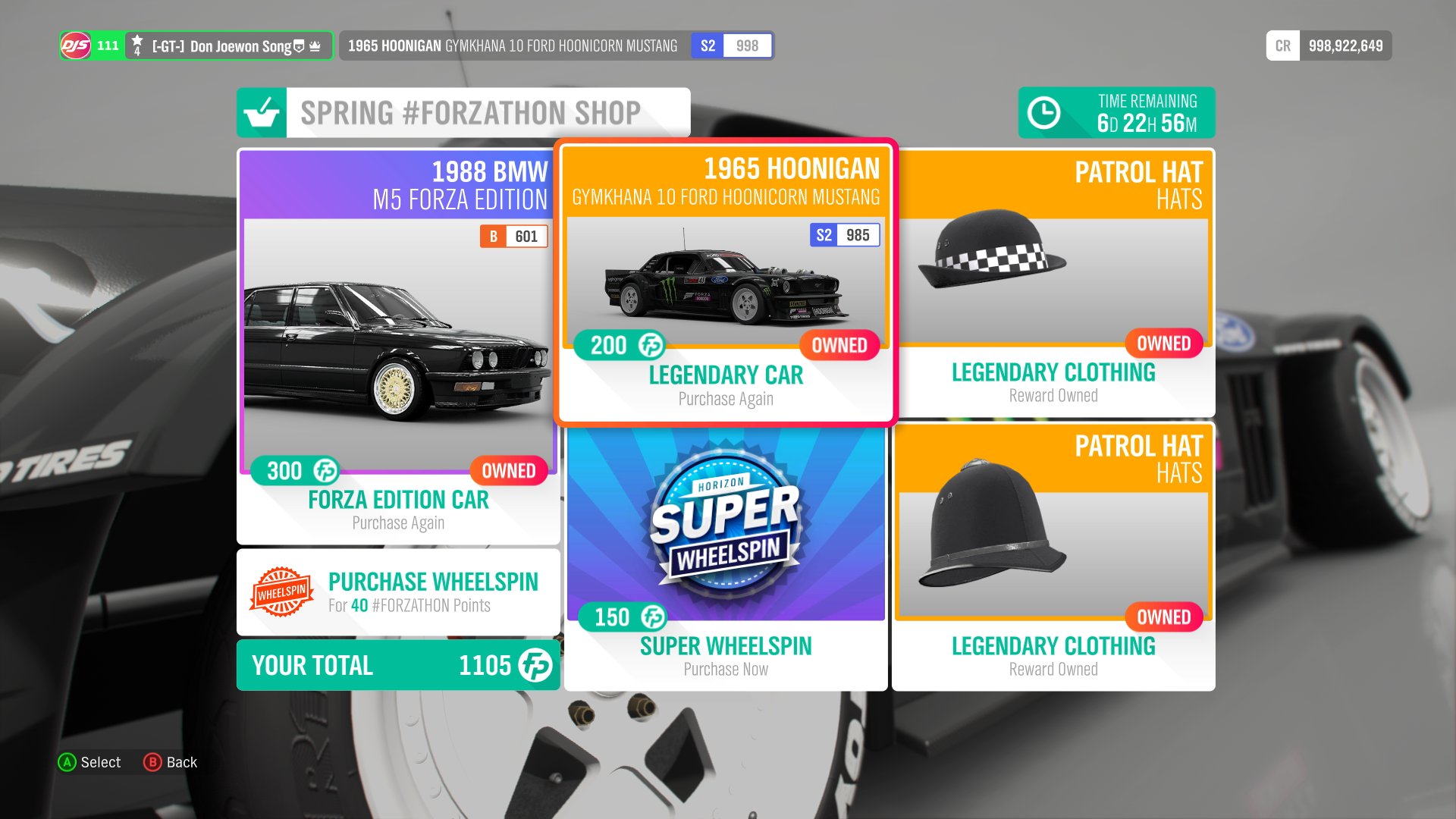Click the shopping basket icon on the Spring #Forzathon Shop header
This screenshot has width=1456, height=819.
tap(262, 112)
